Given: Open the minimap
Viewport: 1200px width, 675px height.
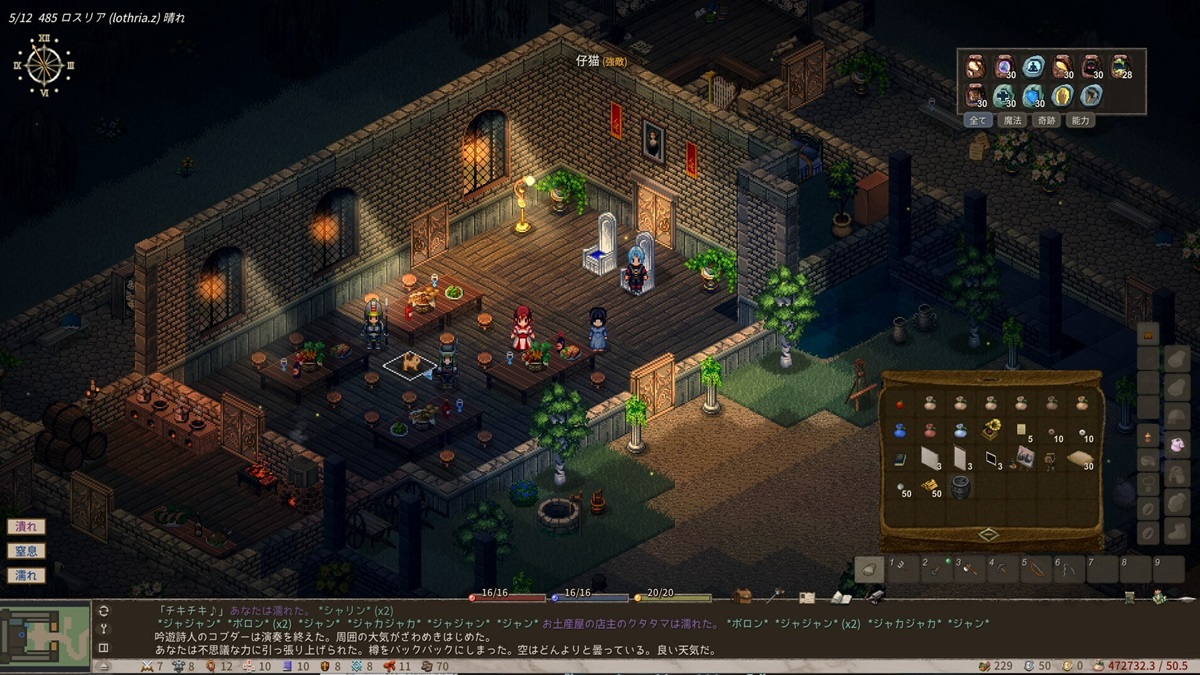Looking at the screenshot, I should (x=45, y=633).
